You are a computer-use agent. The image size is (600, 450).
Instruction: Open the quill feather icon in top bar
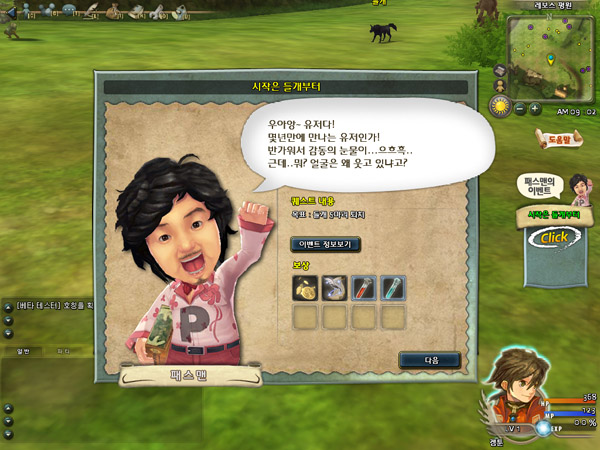pos(91,10)
